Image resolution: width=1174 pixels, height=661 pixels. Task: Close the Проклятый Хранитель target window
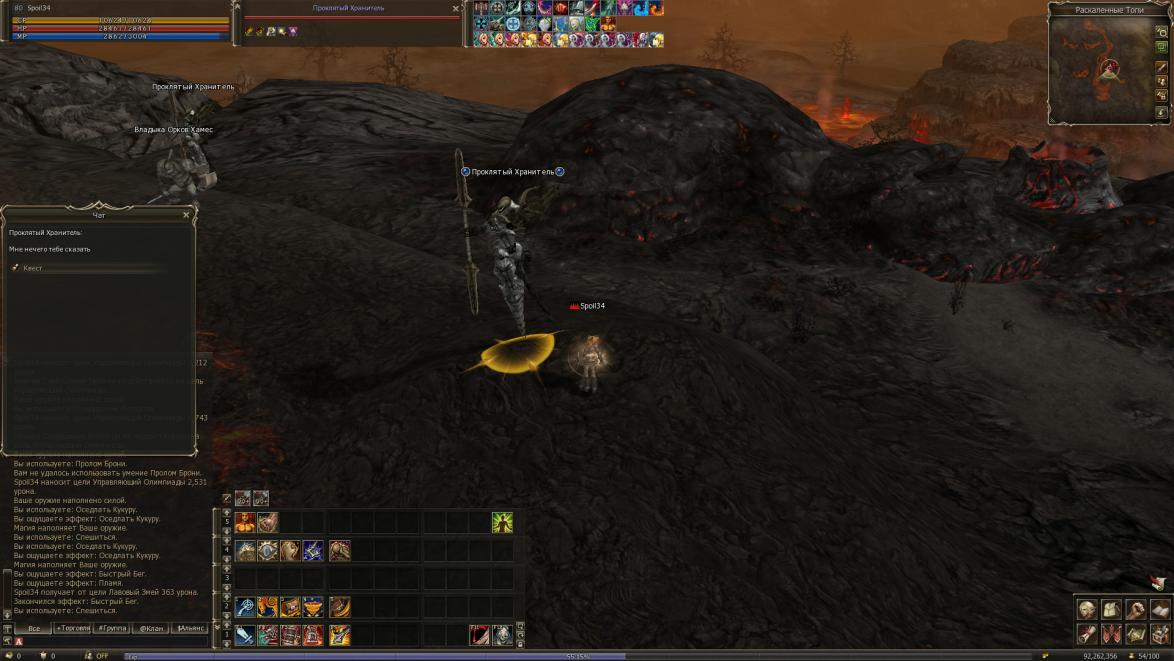click(456, 8)
